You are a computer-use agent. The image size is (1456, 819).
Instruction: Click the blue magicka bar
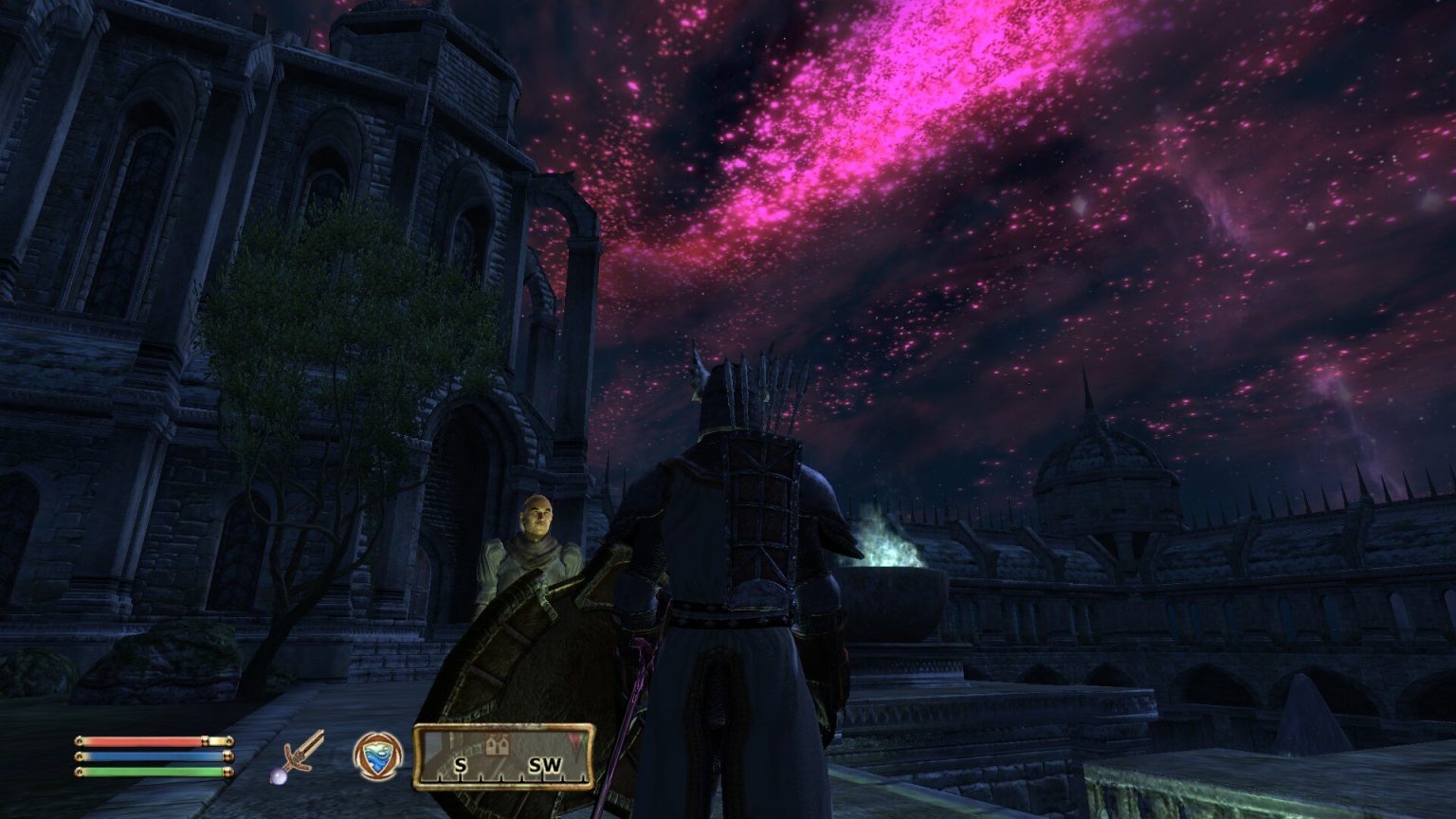click(x=152, y=755)
